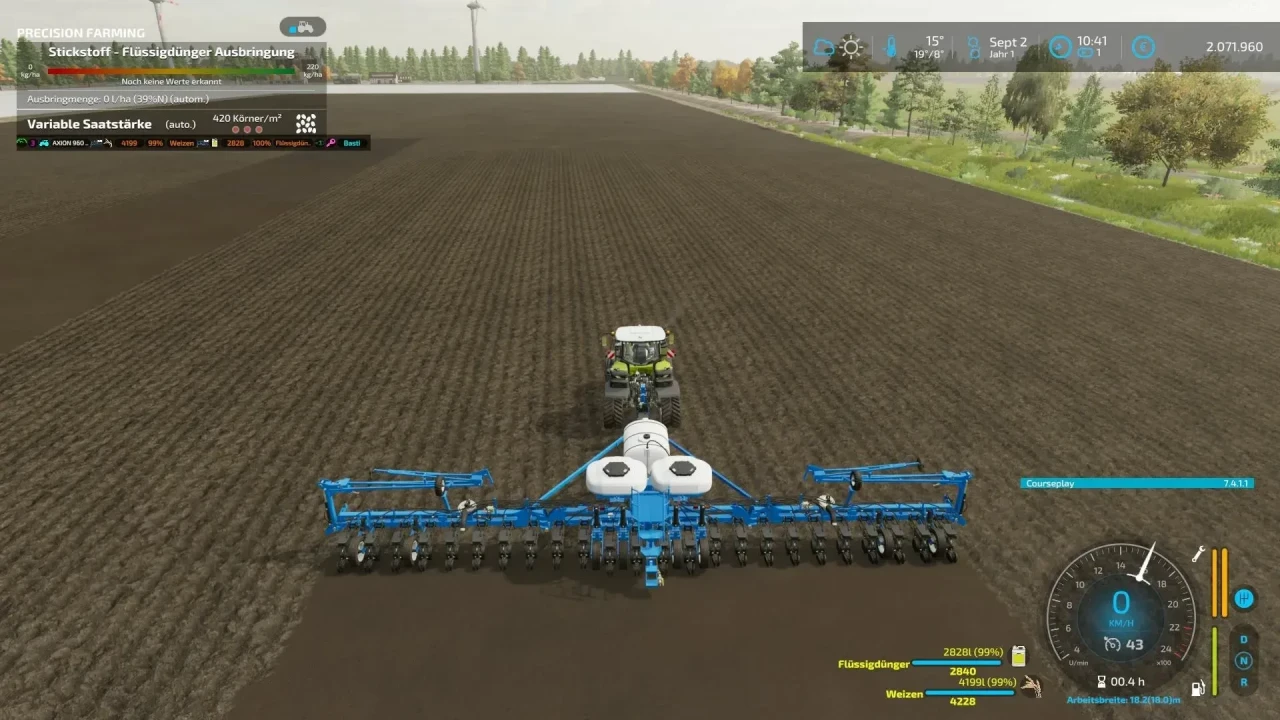Select the wrench maintenance icon near the speedometer
This screenshot has width=1280, height=720.
1198,555
